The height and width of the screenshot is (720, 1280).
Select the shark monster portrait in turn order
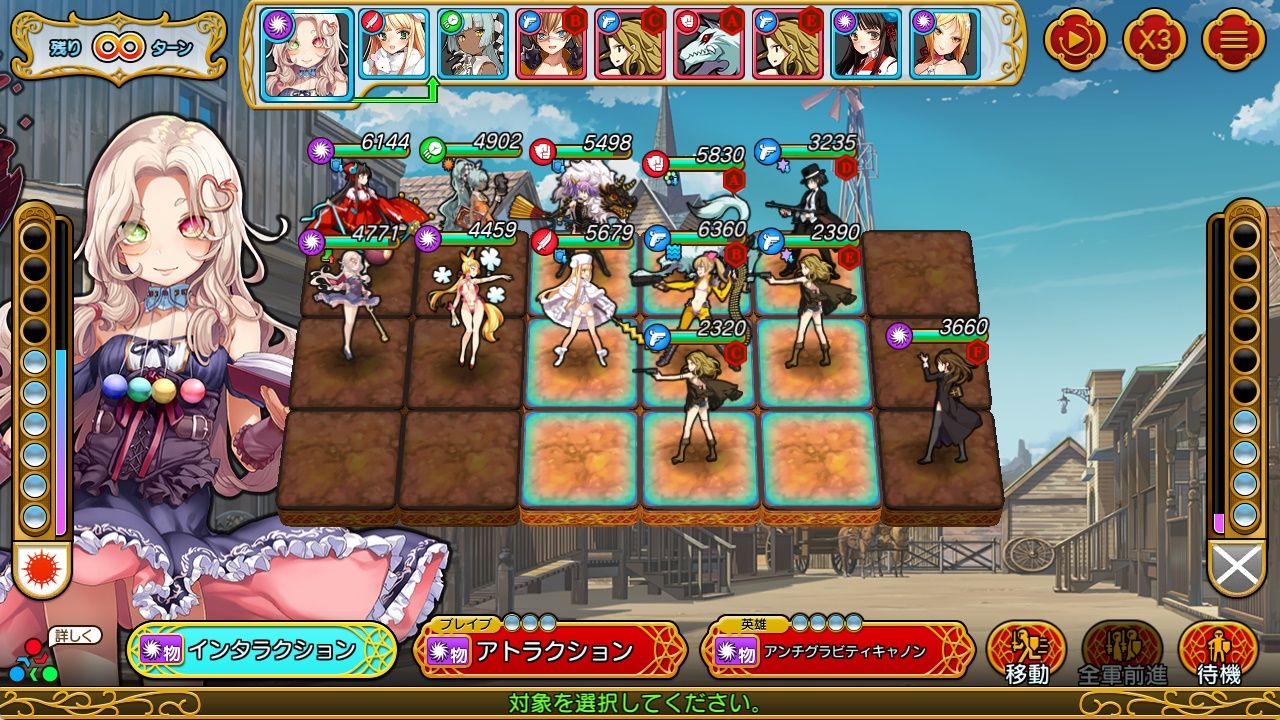710,44
